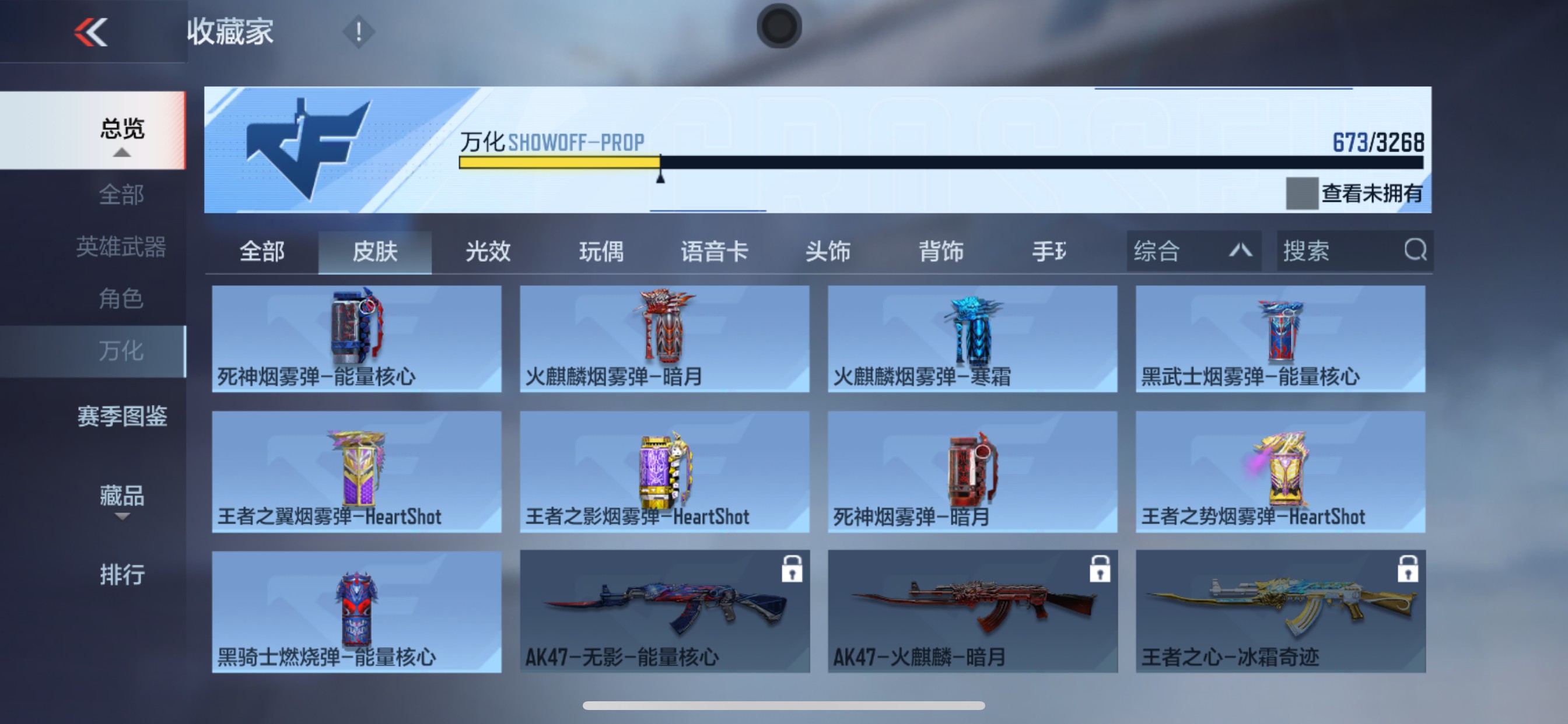This screenshot has height=724, width=1568.
Task: Switch to the 光效 tab
Action: point(487,251)
